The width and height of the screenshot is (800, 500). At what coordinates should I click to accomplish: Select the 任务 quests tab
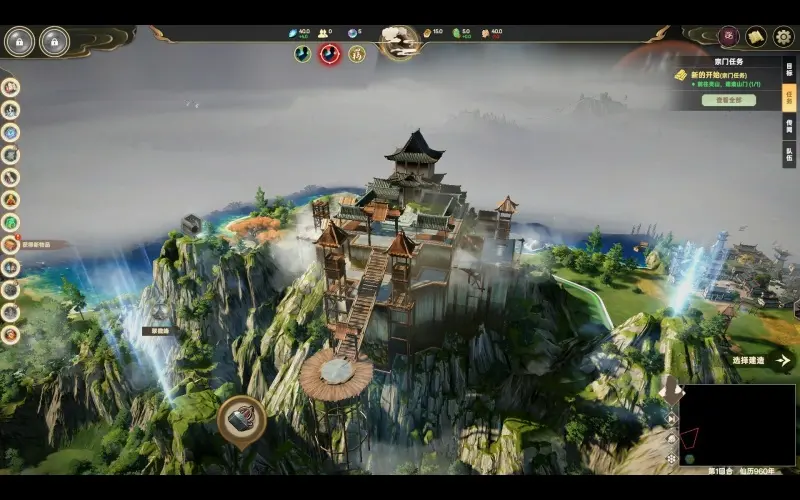point(789,98)
